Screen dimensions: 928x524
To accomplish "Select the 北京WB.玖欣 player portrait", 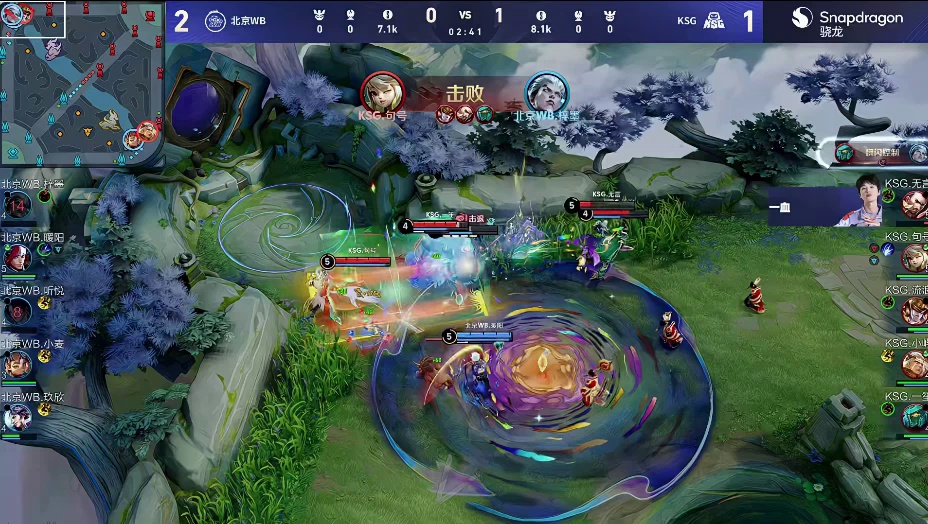I will pos(16,417).
